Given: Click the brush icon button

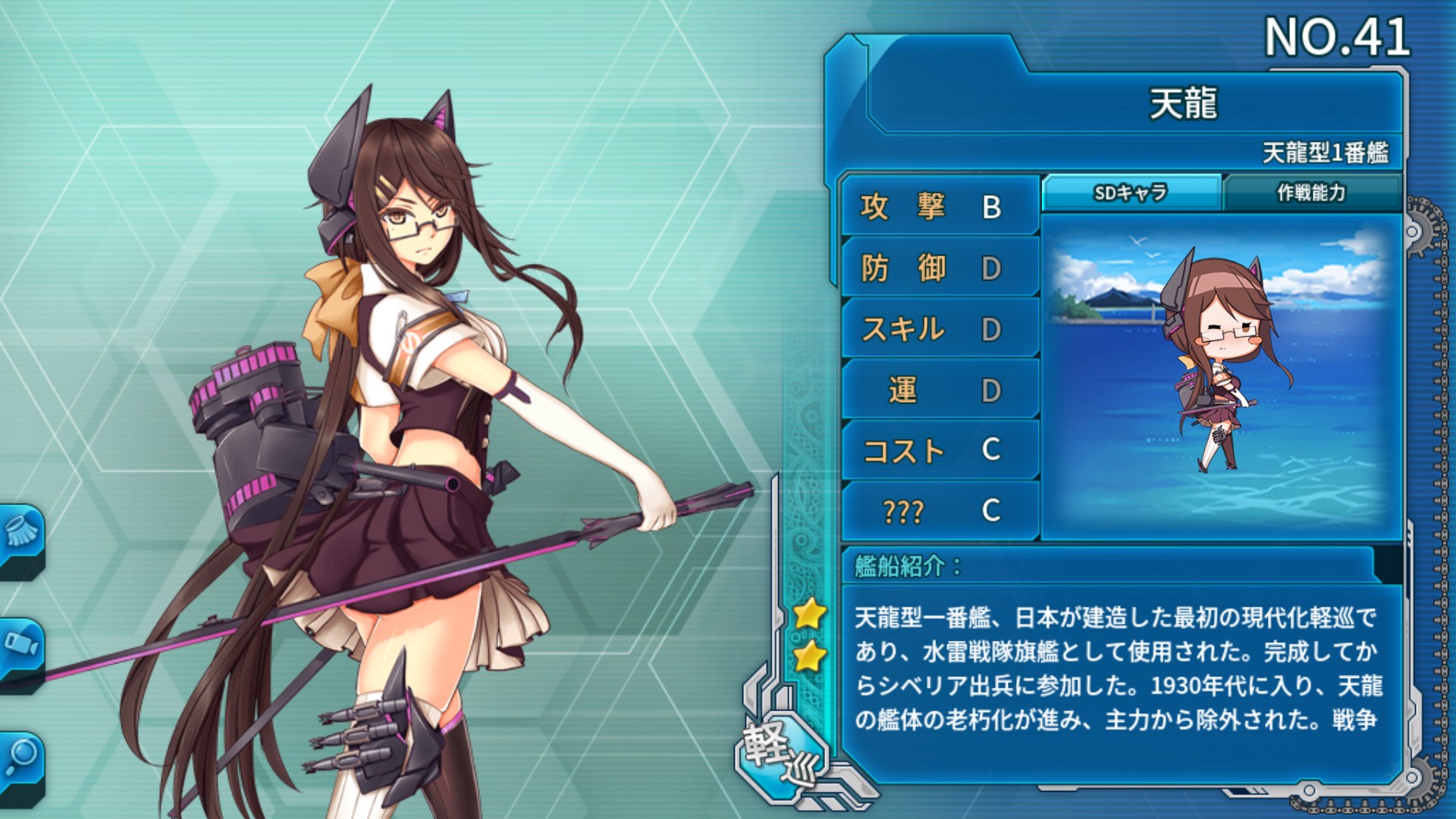Looking at the screenshot, I should click(20, 535).
